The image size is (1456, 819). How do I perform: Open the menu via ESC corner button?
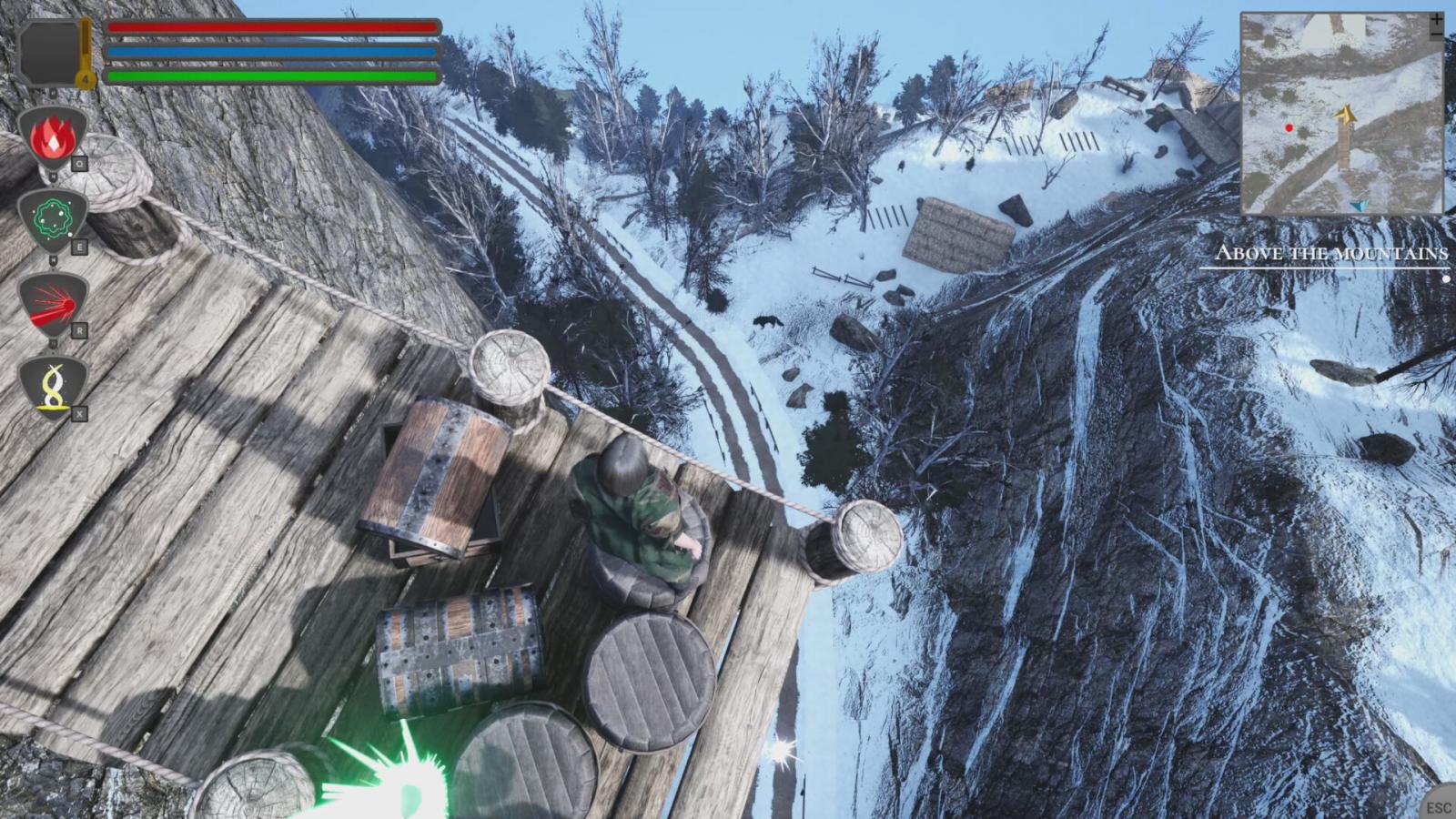pos(1439,806)
